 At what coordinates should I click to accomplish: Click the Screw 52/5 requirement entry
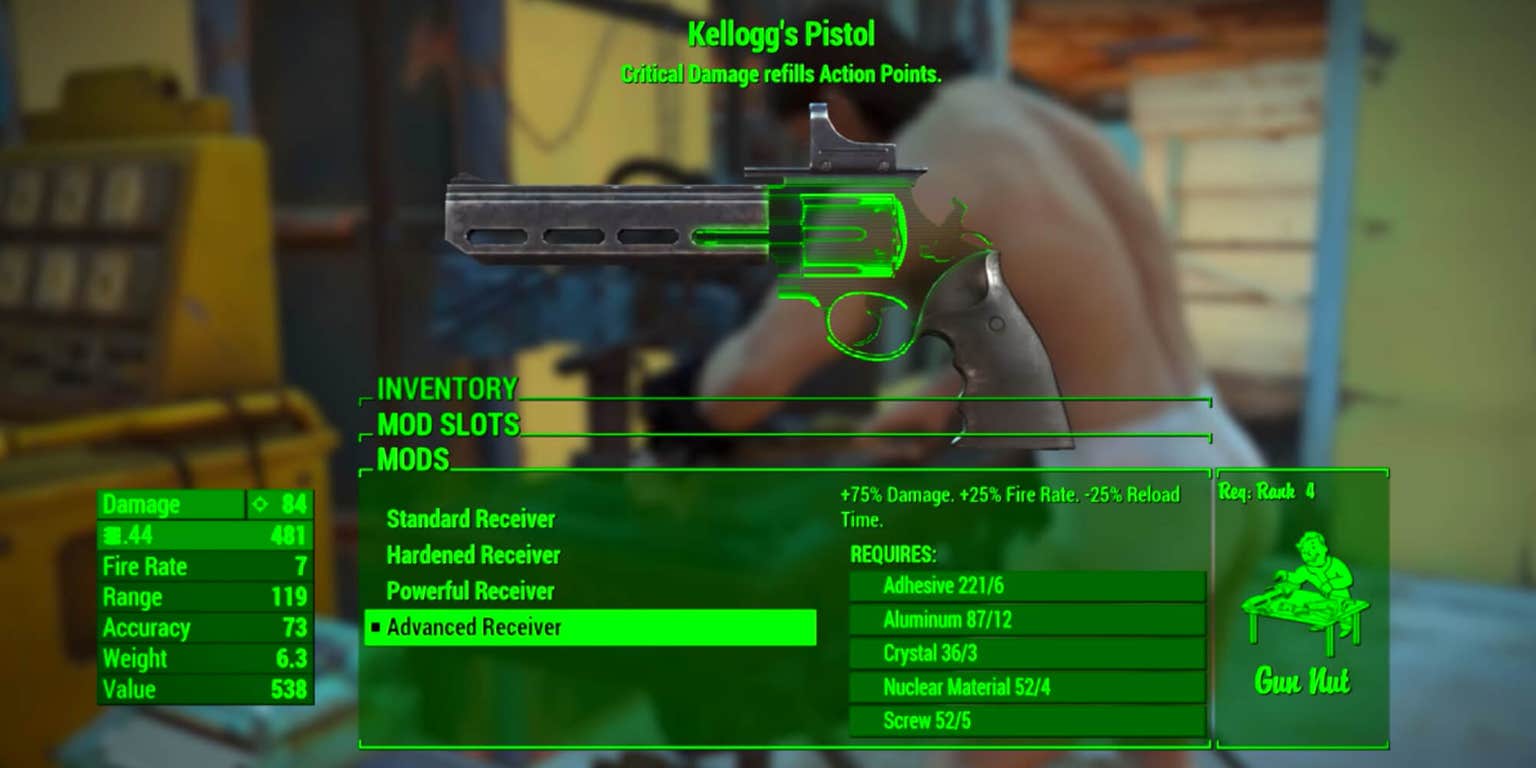tap(1026, 720)
